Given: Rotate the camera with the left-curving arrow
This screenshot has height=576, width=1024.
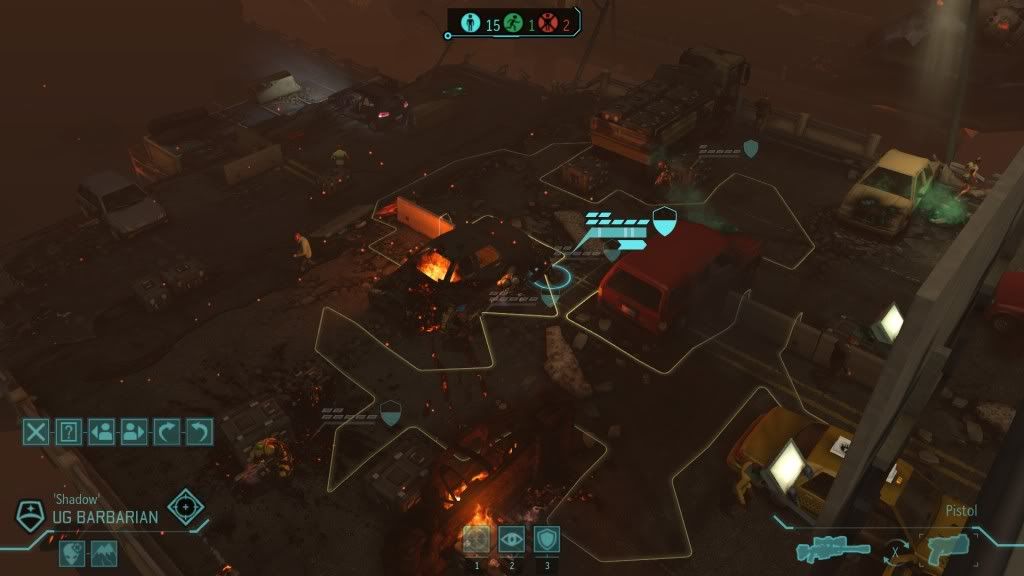Looking at the screenshot, I should [199, 432].
